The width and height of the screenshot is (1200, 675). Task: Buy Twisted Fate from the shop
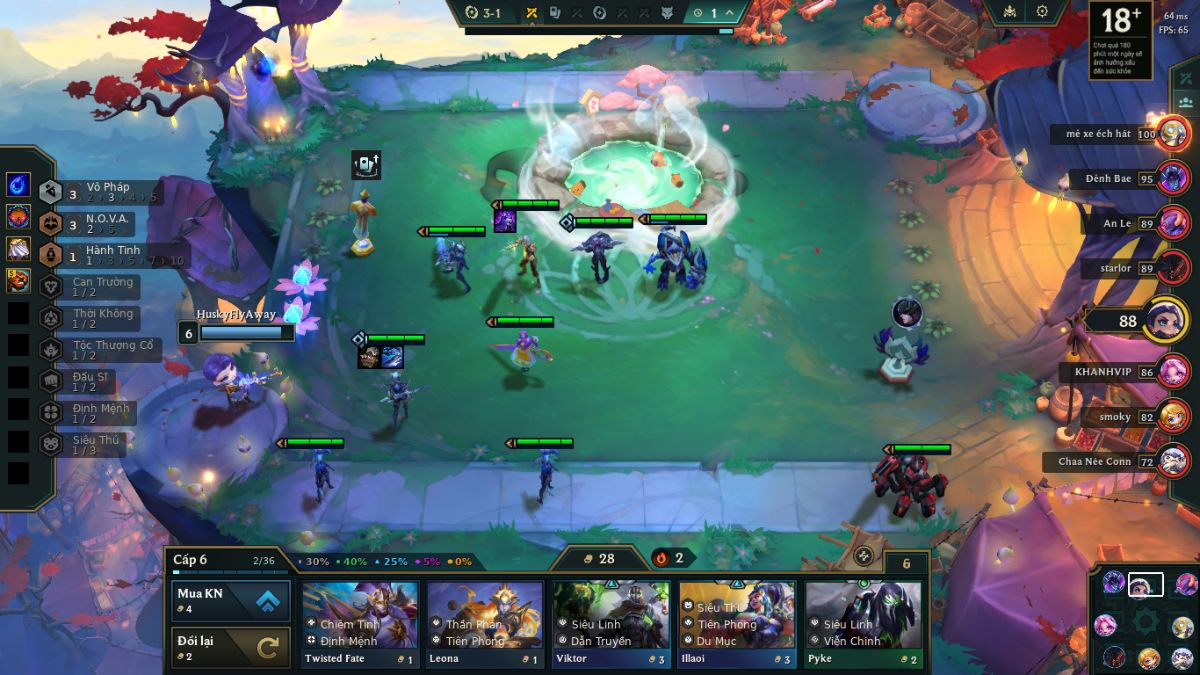[x=360, y=624]
